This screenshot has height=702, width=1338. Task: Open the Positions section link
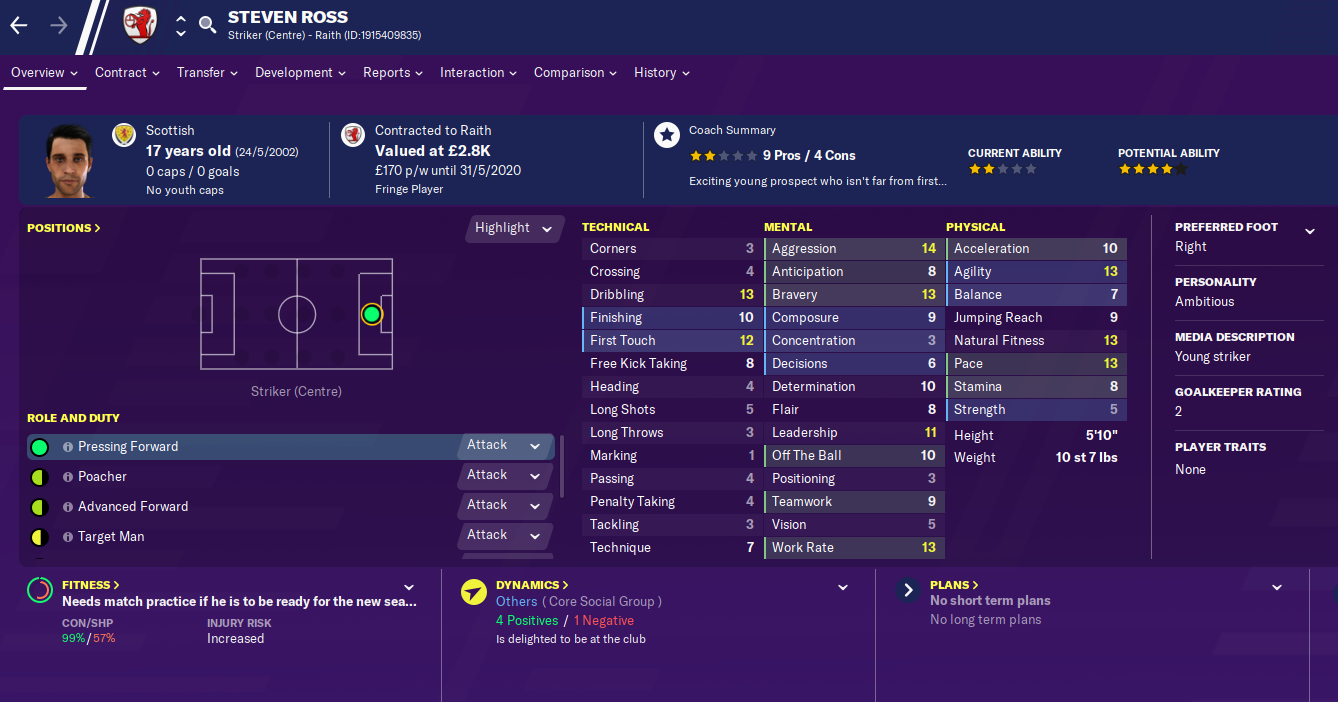[64, 228]
